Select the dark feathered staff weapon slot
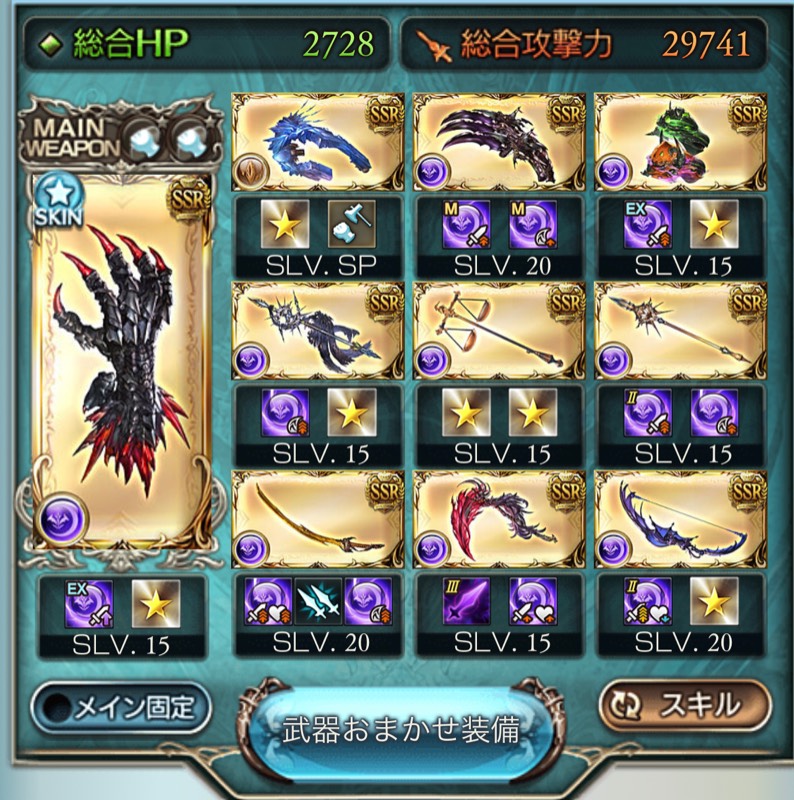This screenshot has height=800, width=794. click(316, 331)
